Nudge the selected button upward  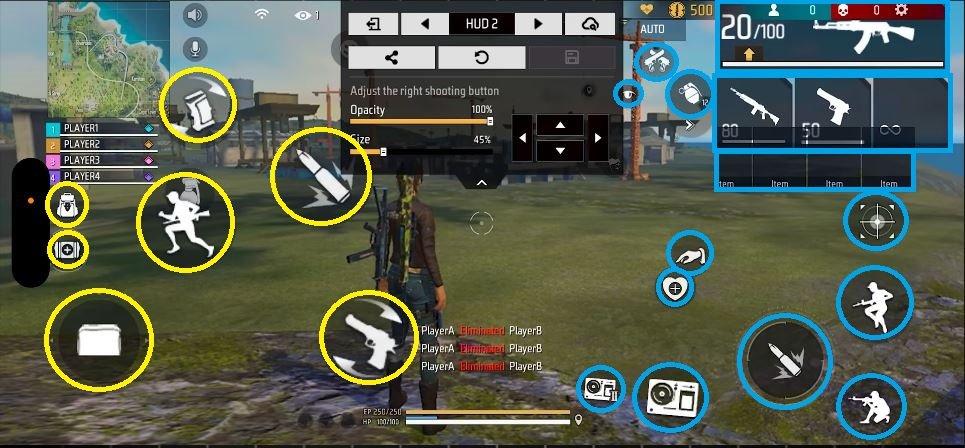pyautogui.click(x=561, y=125)
